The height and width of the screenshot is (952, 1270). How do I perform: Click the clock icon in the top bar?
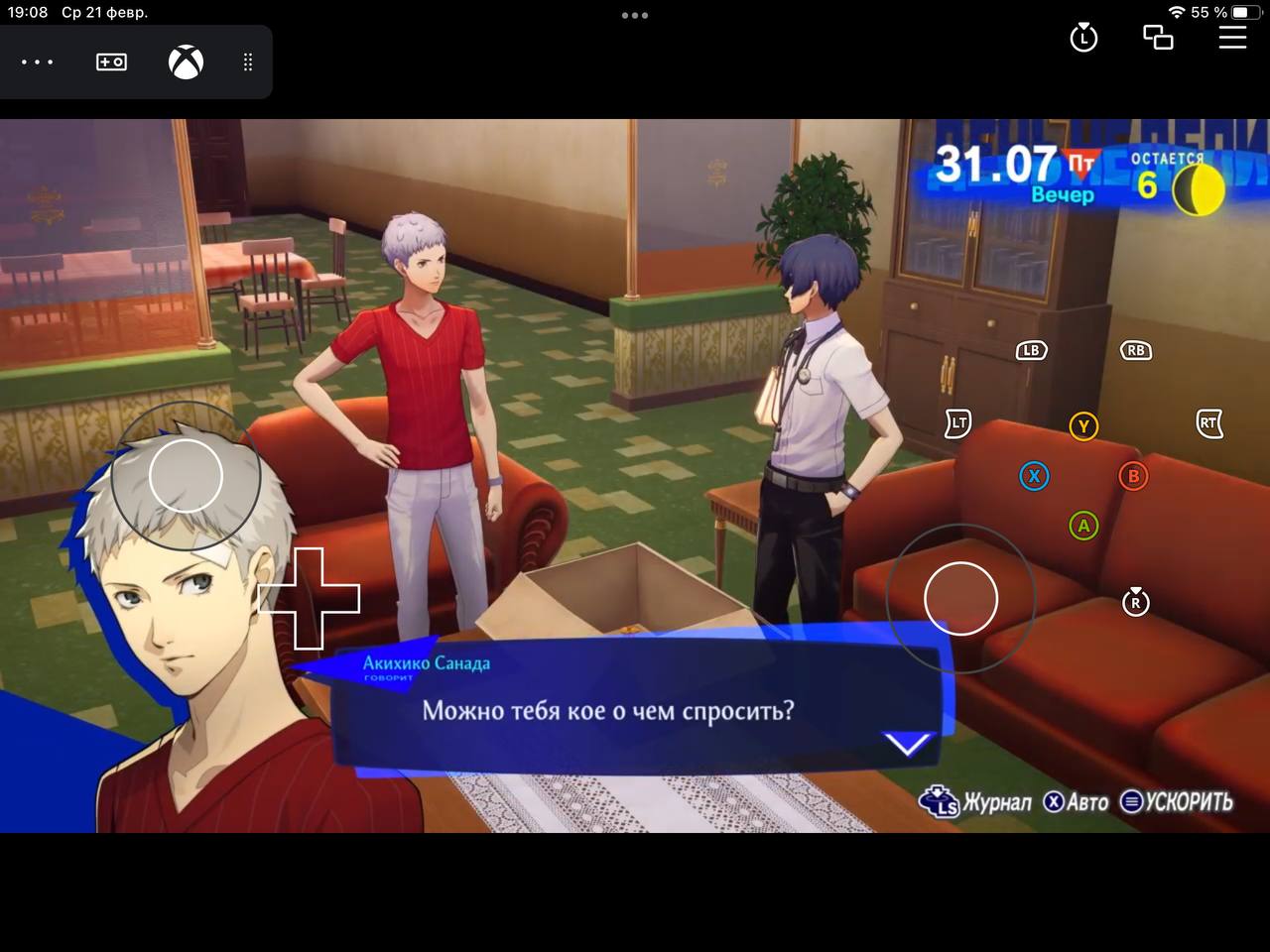click(x=1083, y=38)
